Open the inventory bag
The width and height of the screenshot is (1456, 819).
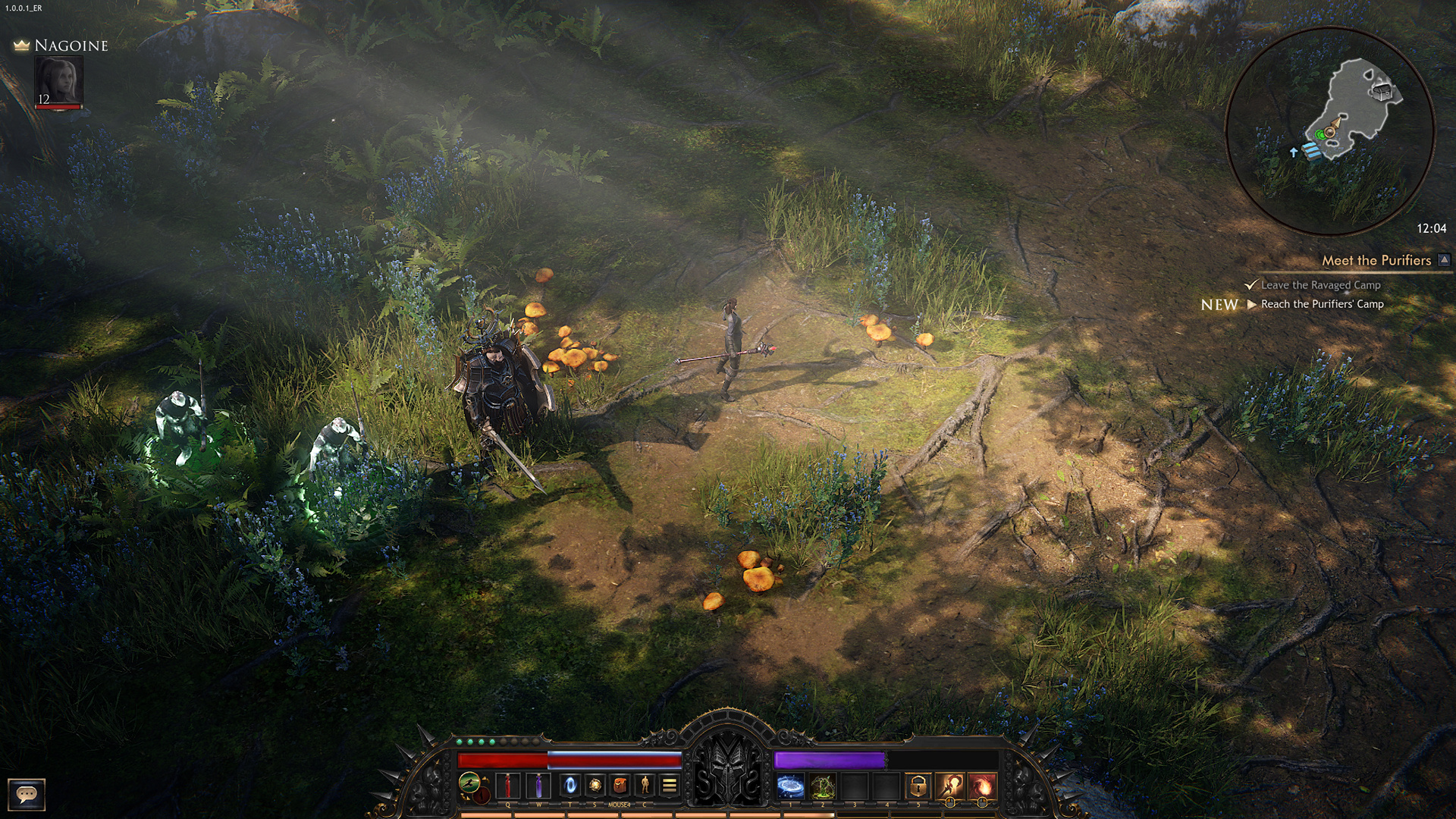(620, 786)
